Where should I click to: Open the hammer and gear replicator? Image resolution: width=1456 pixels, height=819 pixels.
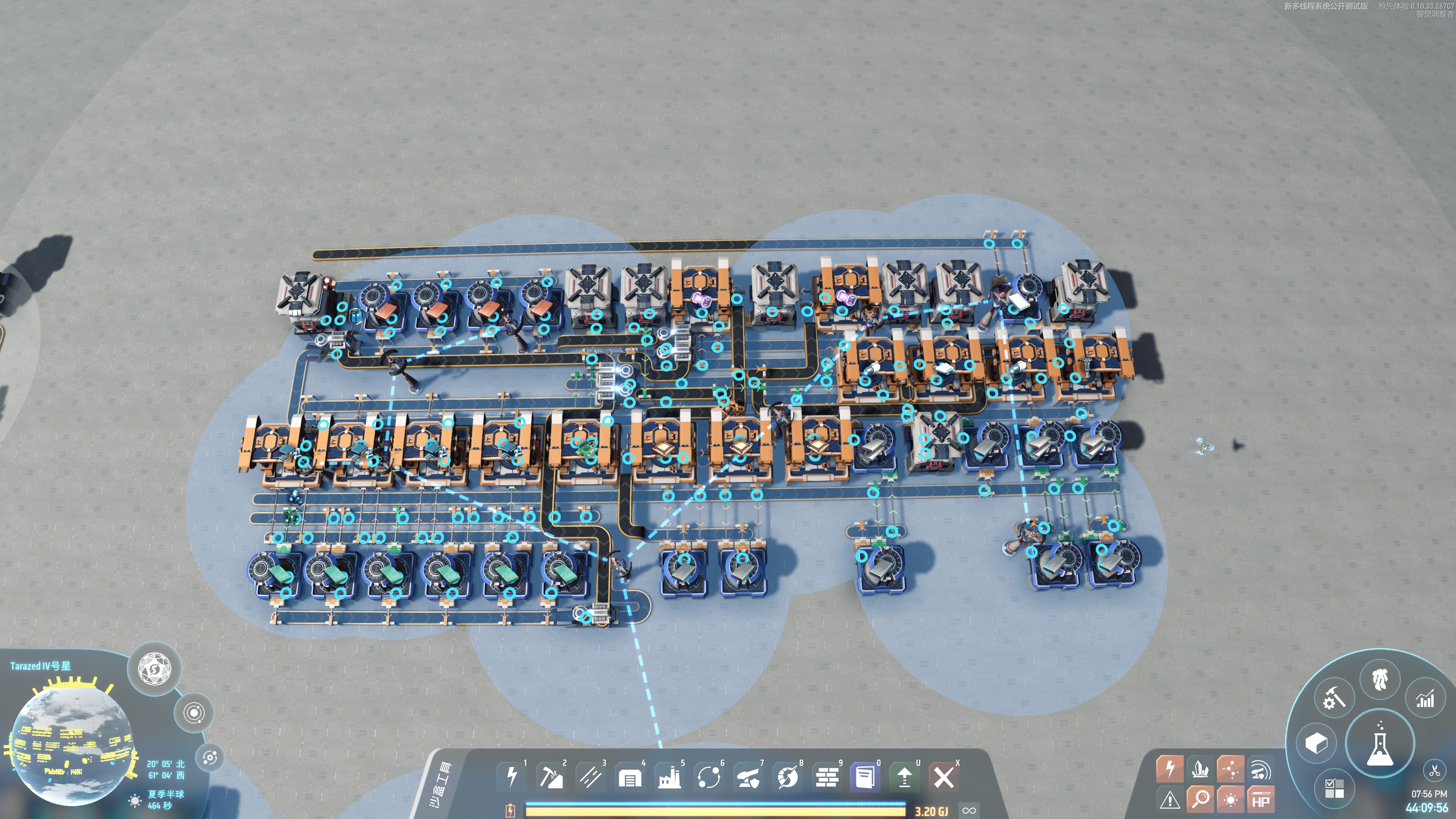pos(1334,698)
